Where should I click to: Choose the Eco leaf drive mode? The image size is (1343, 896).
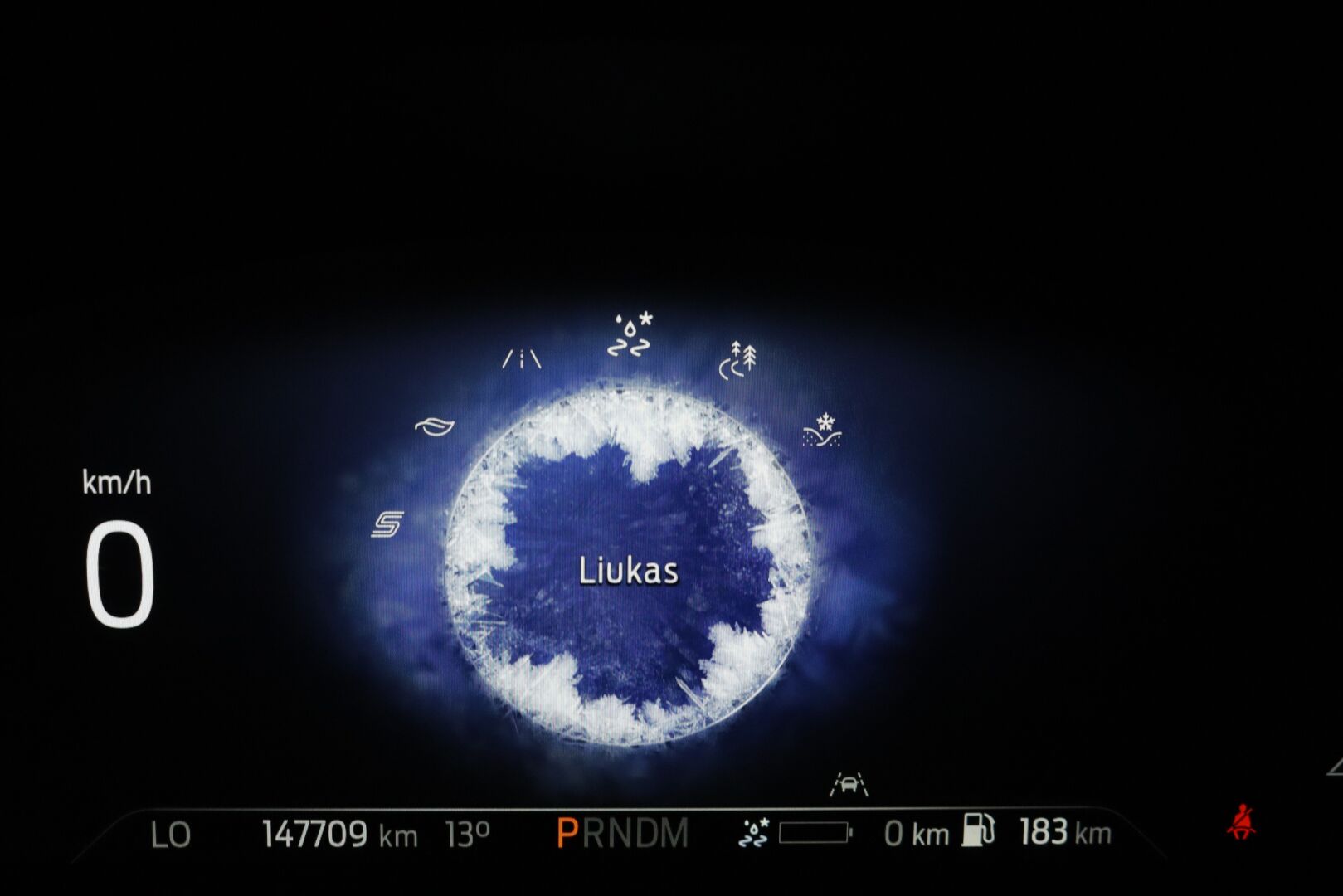(x=435, y=426)
